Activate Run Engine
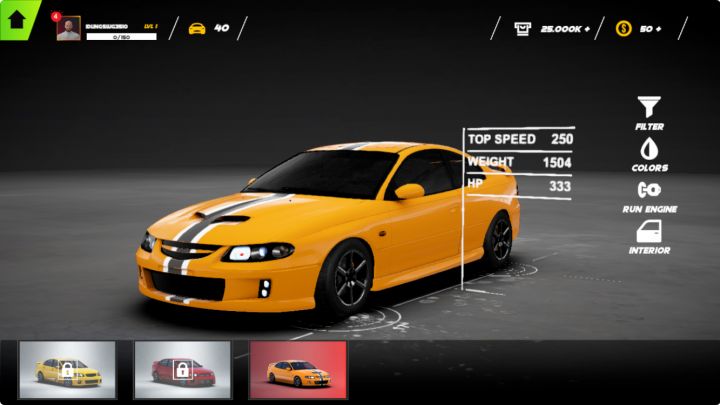This screenshot has width=720, height=405. pyautogui.click(x=649, y=194)
